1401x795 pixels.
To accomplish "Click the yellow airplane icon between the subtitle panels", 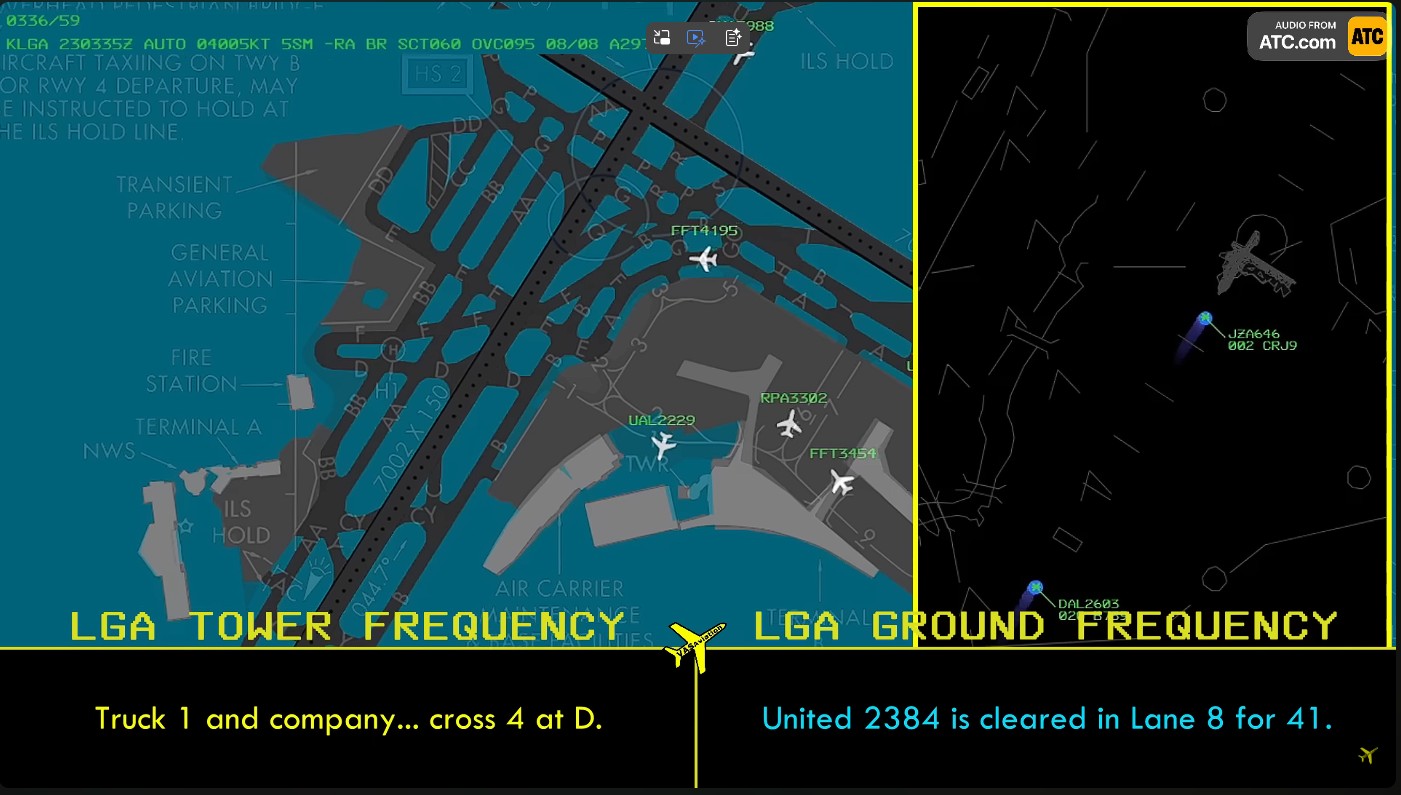I will (x=692, y=643).
